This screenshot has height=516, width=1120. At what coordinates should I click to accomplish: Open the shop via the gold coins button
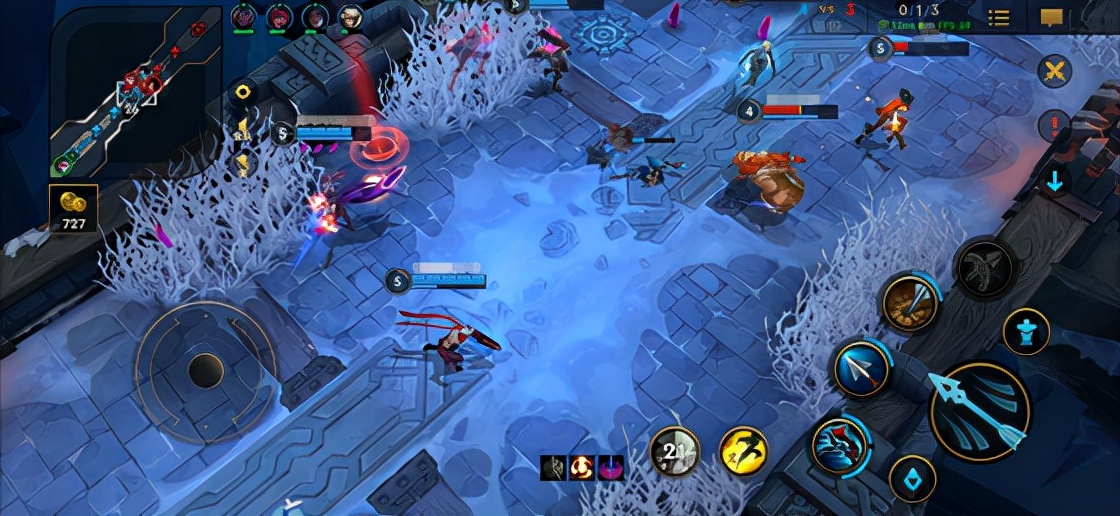point(75,207)
